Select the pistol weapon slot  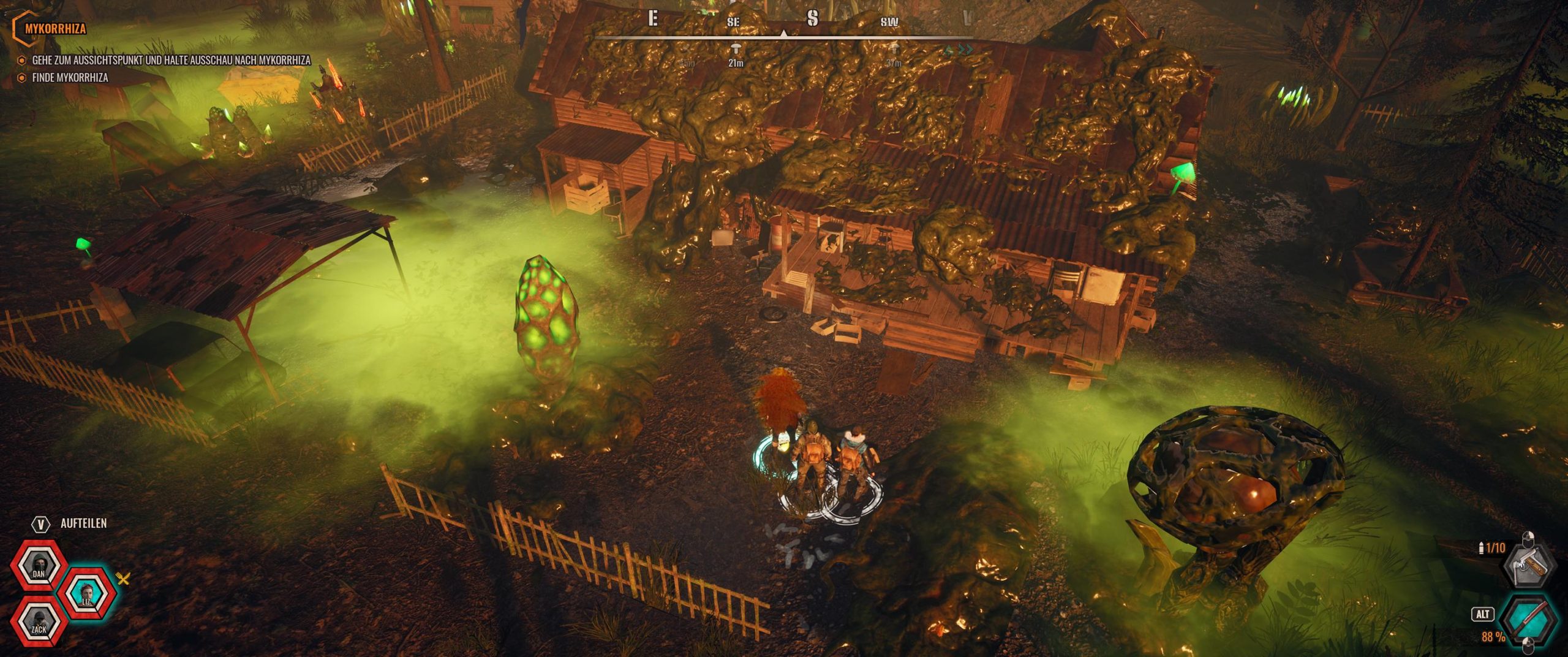click(1529, 564)
